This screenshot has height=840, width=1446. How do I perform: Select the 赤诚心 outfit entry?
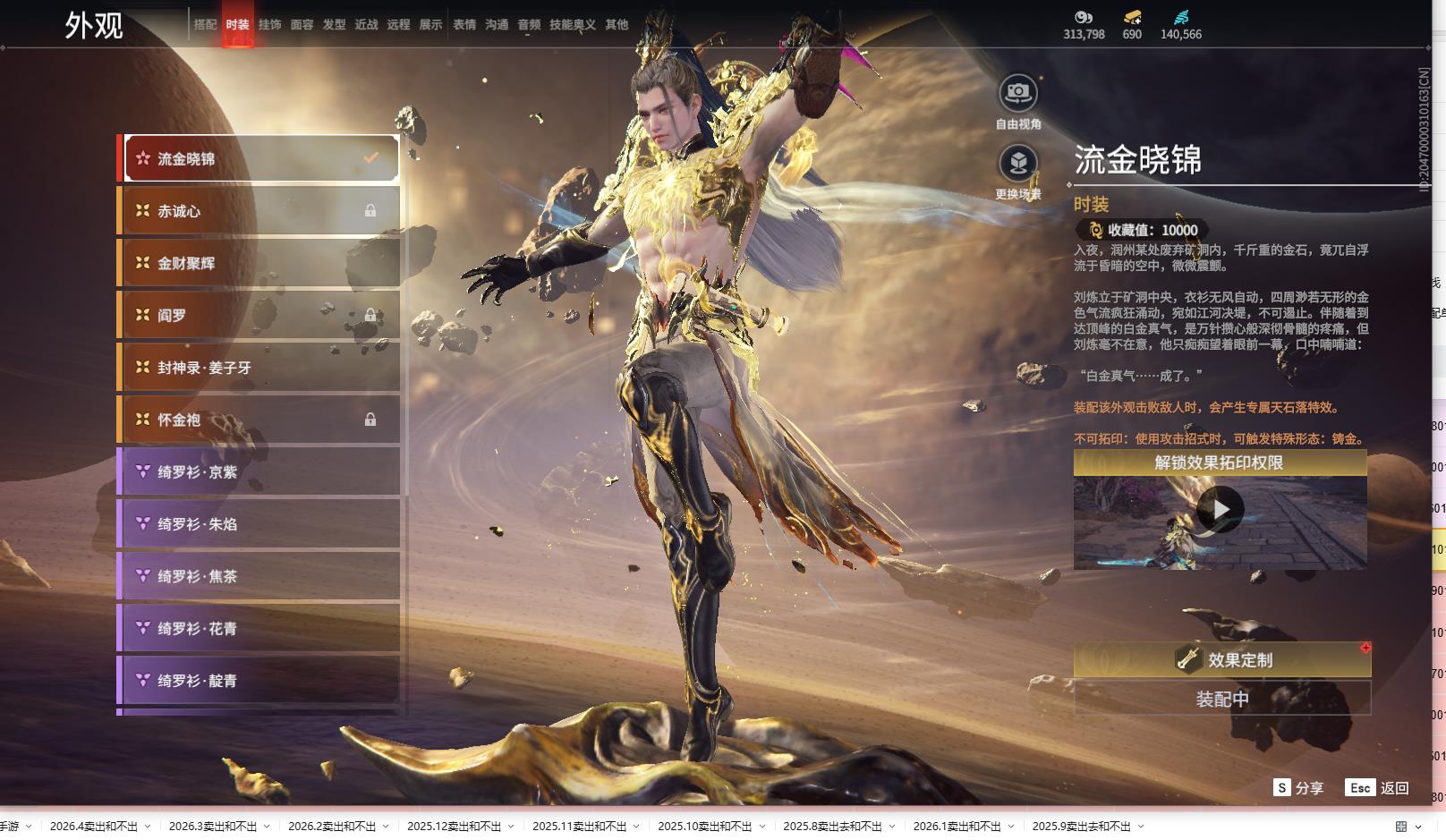tap(259, 211)
